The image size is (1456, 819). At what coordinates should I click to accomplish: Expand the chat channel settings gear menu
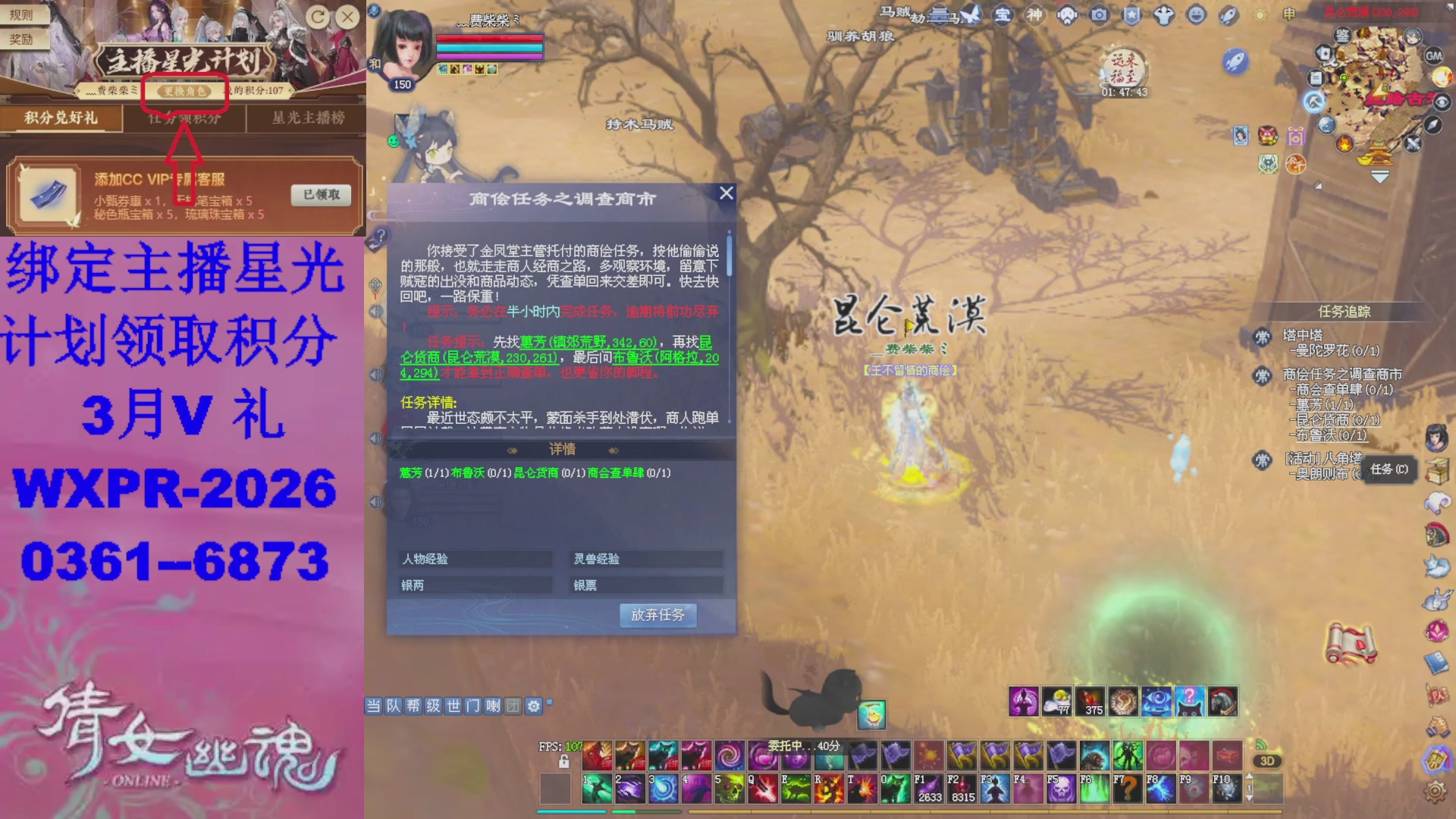(533, 707)
